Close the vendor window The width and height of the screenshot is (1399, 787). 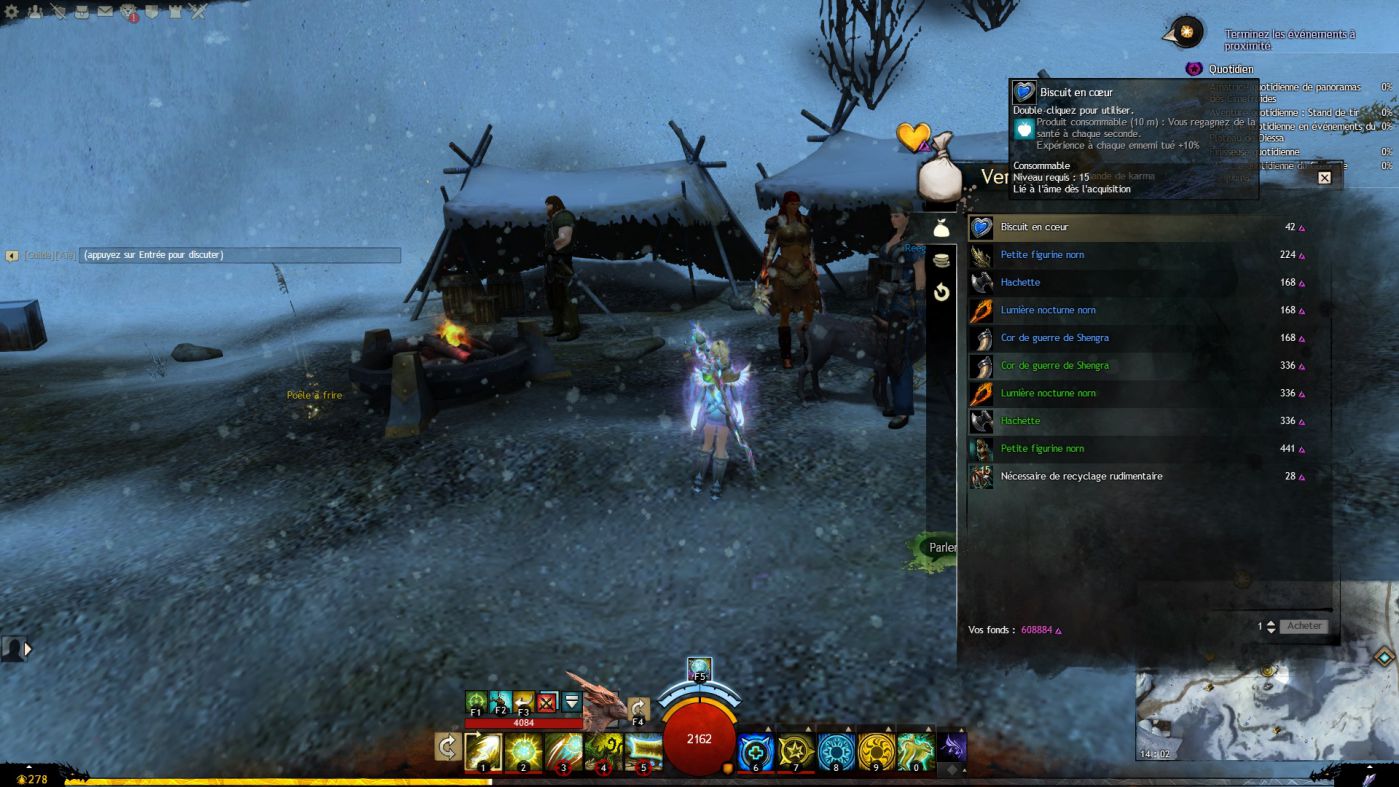click(1324, 178)
